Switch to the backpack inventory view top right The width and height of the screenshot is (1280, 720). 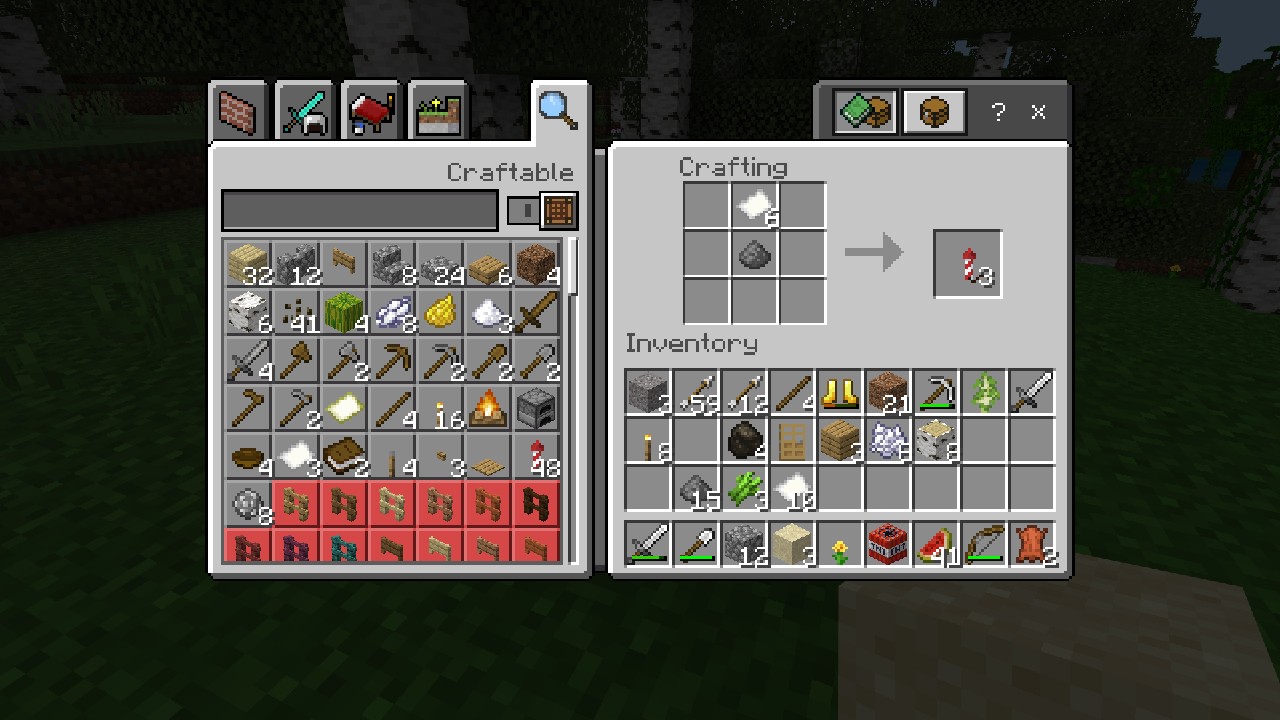tap(932, 111)
